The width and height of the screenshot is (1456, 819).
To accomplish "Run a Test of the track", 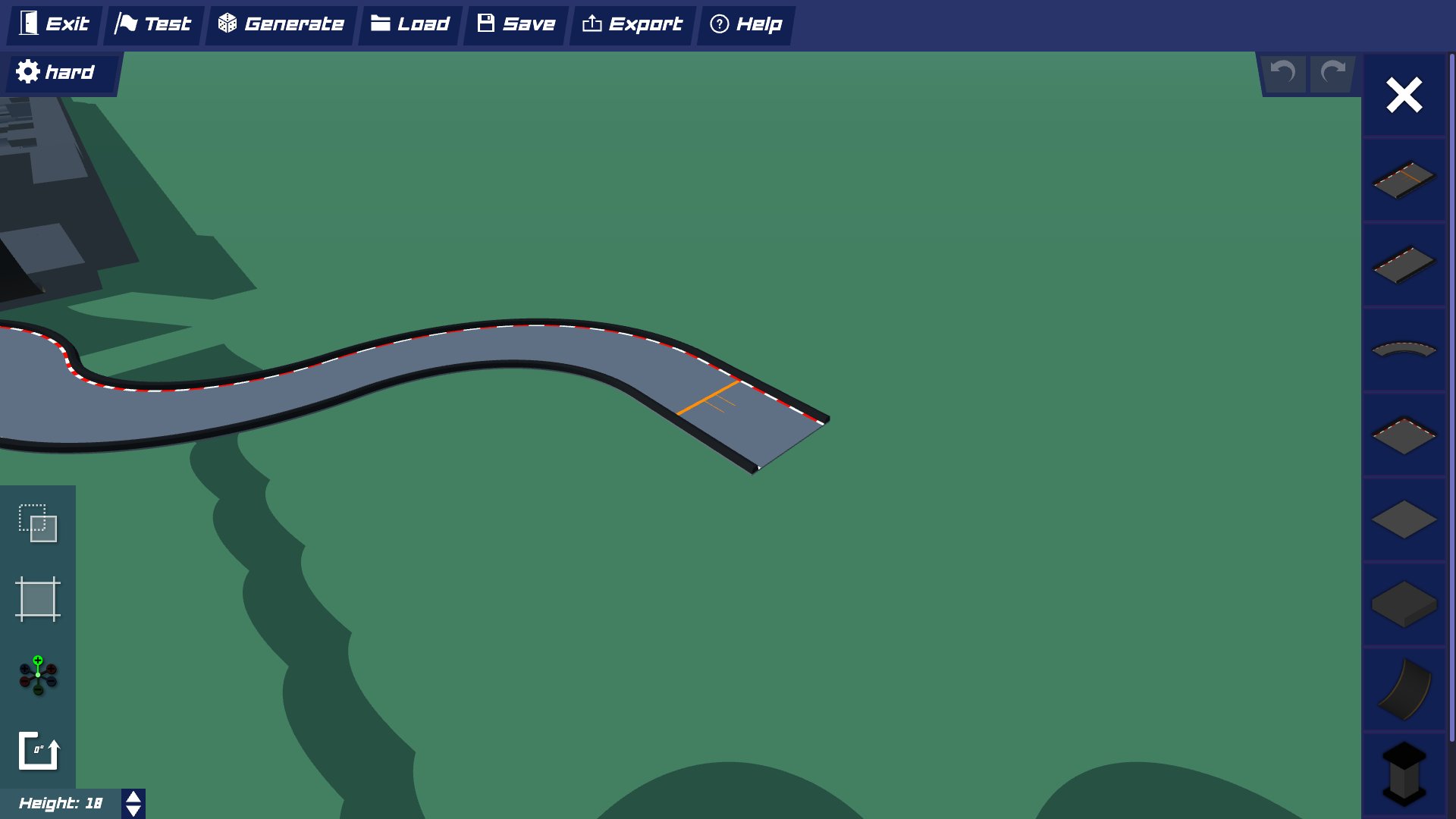I will 152,24.
